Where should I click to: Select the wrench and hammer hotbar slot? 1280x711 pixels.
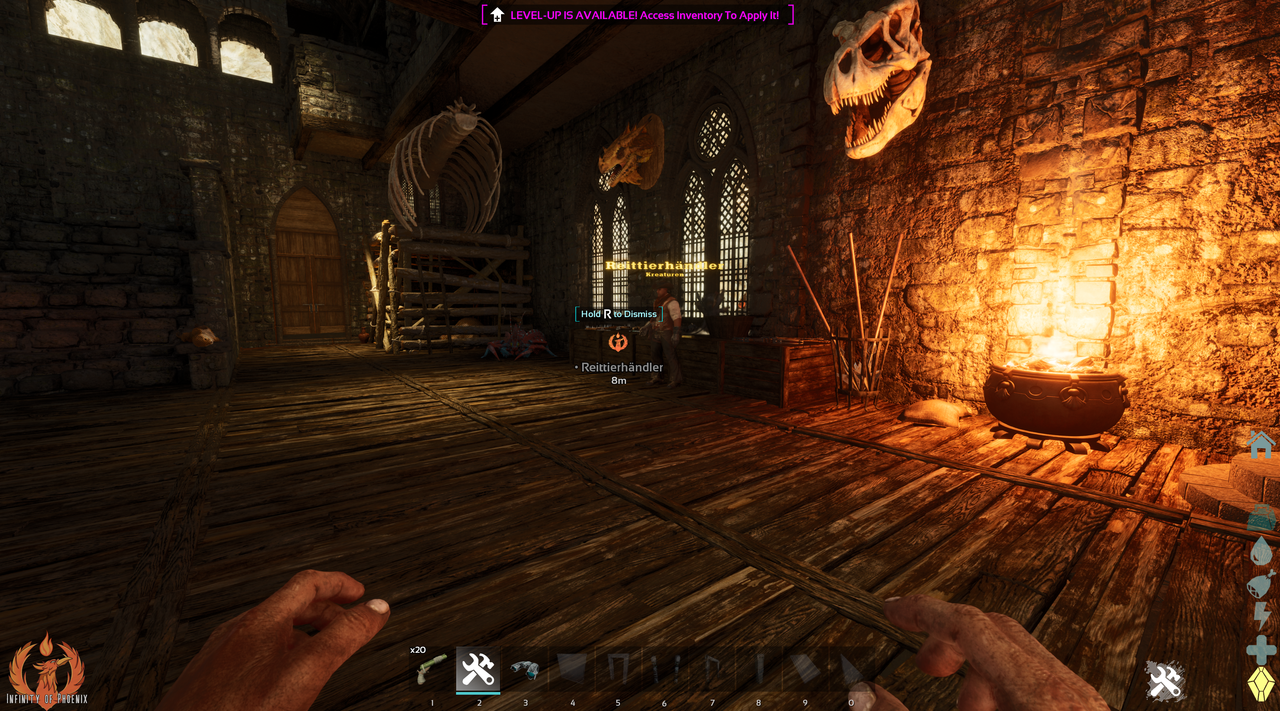[478, 669]
